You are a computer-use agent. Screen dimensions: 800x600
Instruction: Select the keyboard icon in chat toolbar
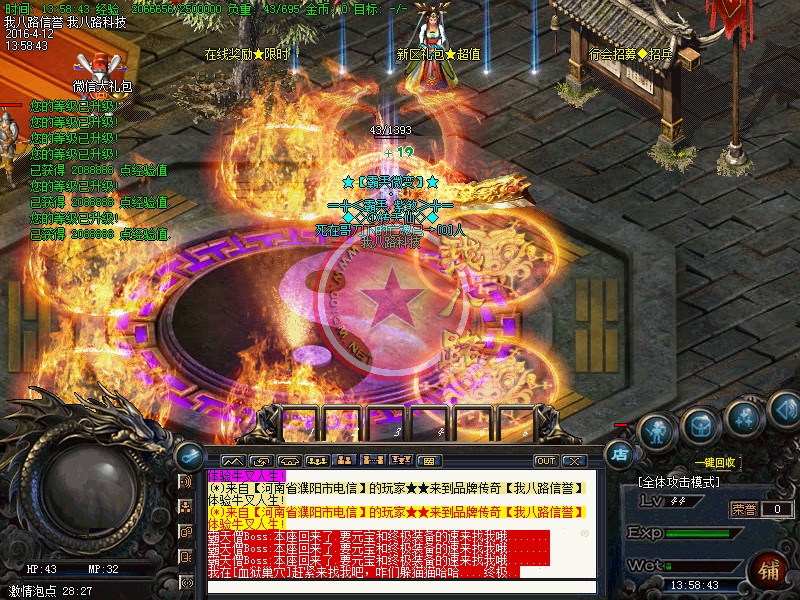[428, 461]
